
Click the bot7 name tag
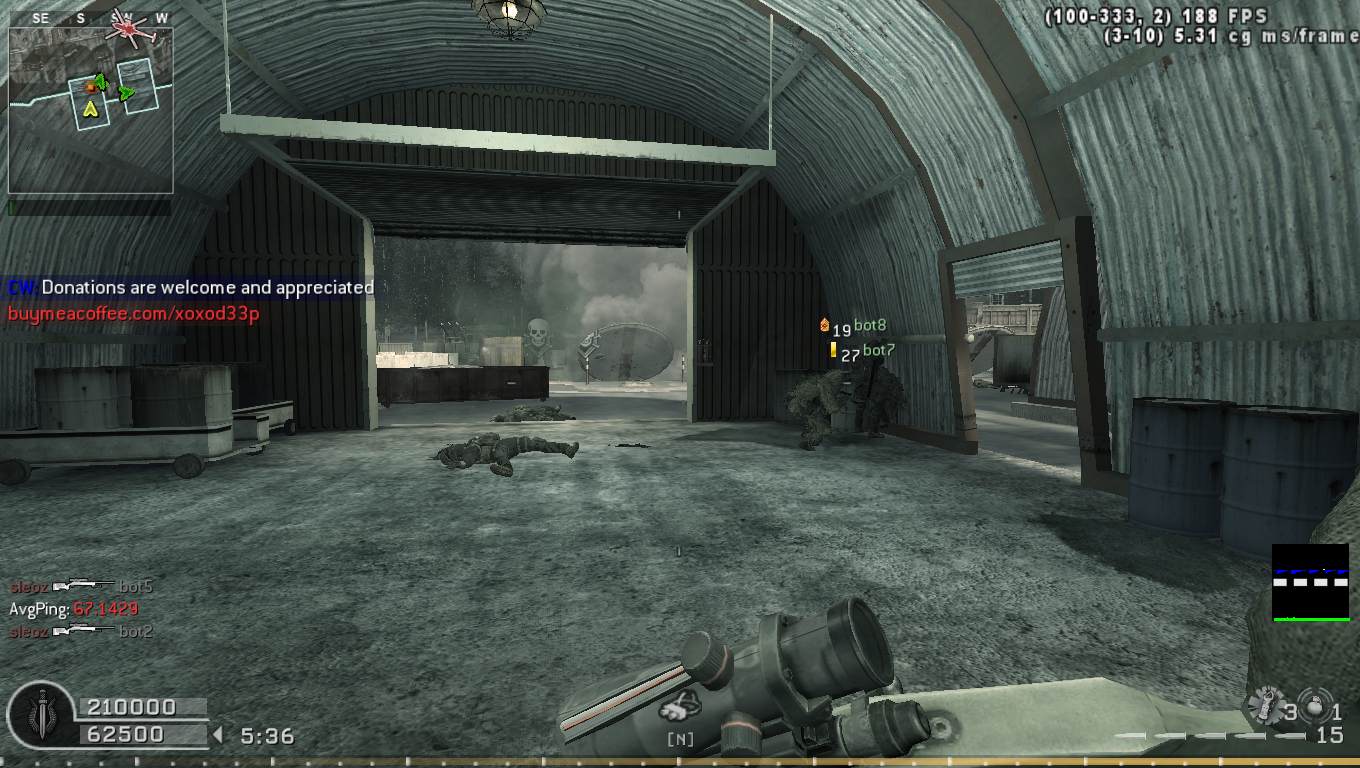coord(878,351)
